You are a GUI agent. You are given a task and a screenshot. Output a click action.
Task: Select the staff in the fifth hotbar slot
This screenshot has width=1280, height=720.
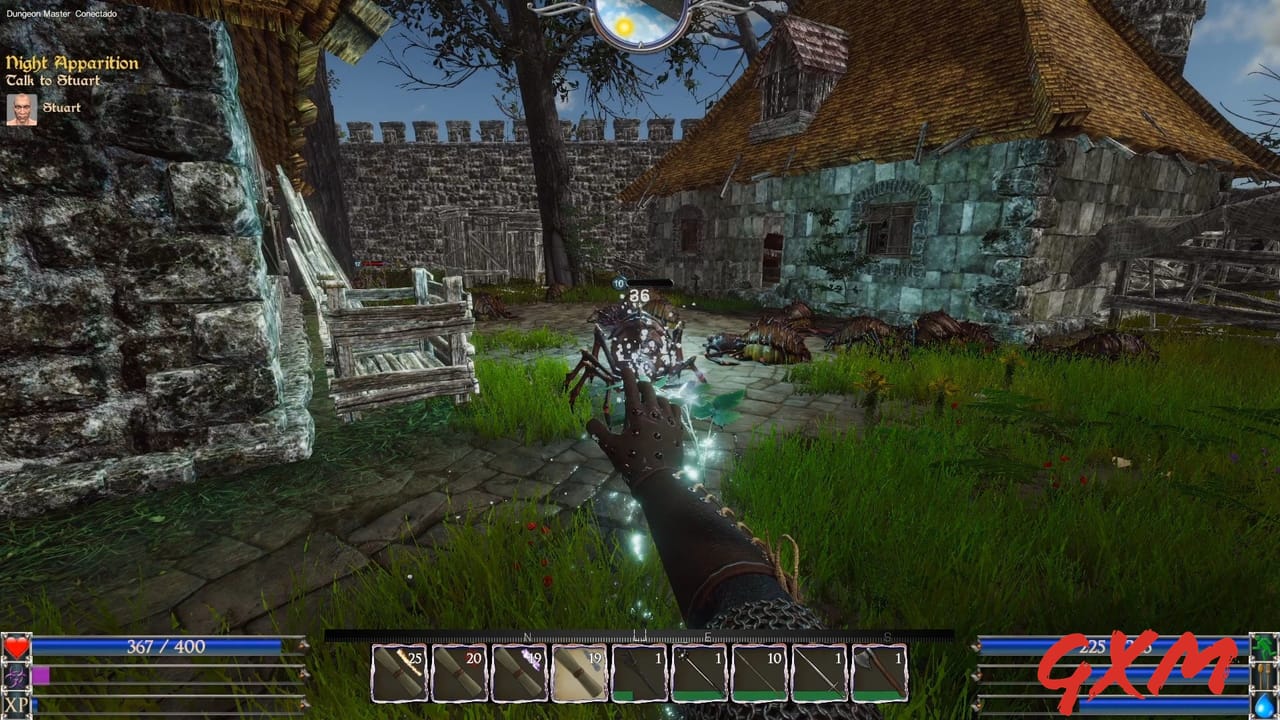point(638,672)
